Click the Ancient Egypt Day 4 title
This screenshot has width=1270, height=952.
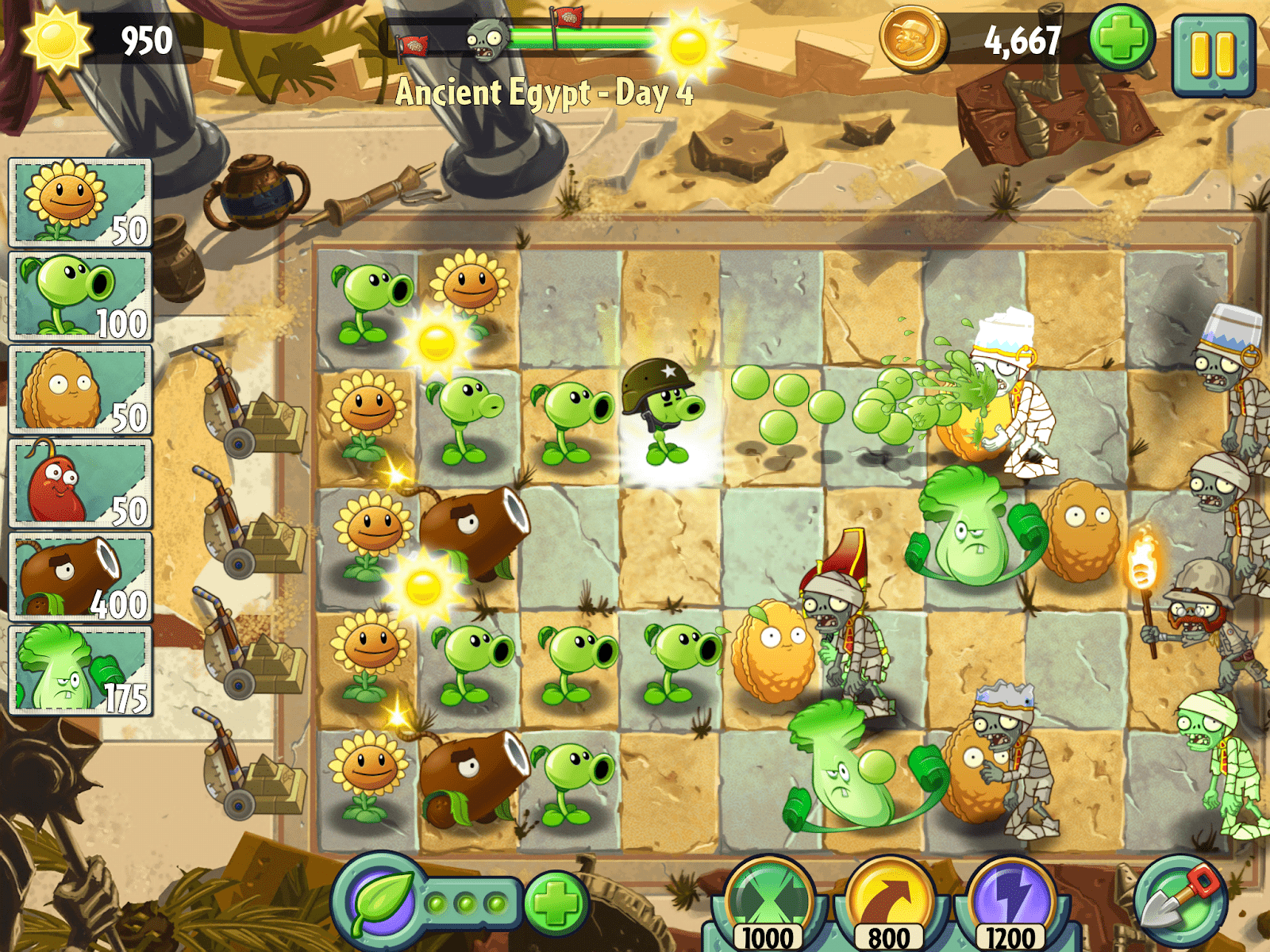(548, 94)
